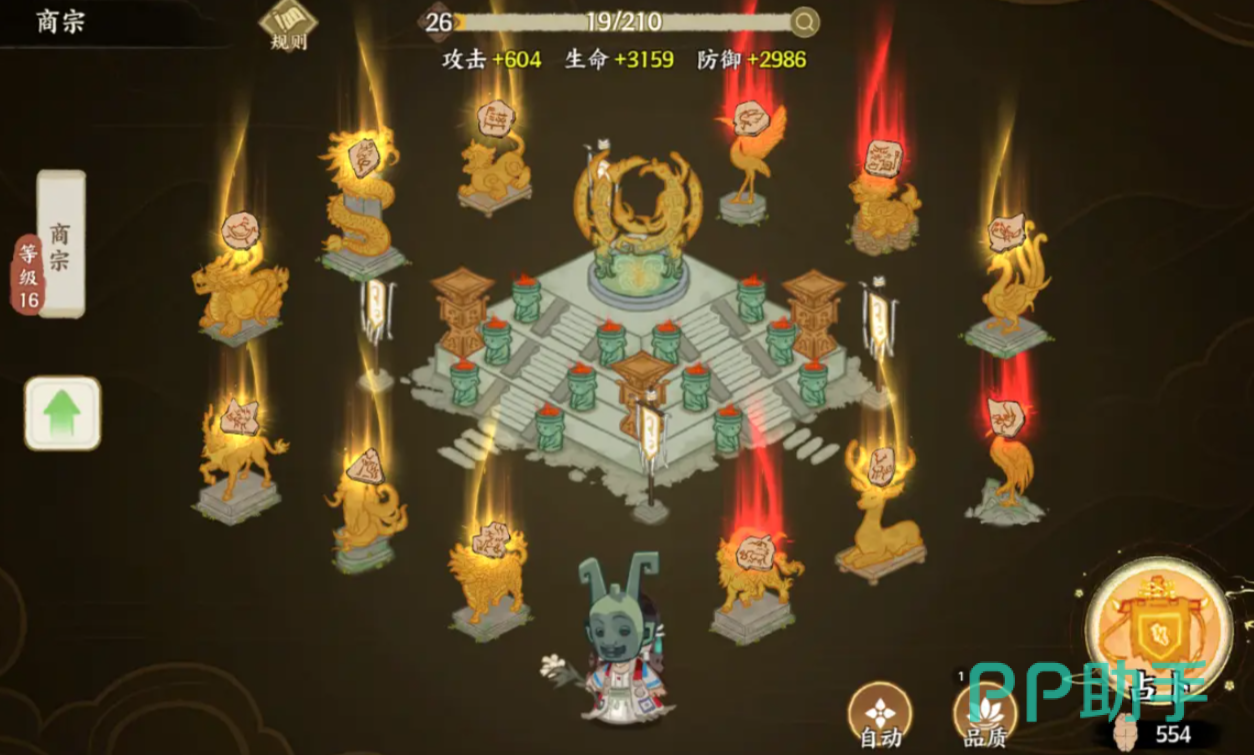Open the 品质 quality filter button
Viewport: 1254px width, 755px height.
(984, 714)
